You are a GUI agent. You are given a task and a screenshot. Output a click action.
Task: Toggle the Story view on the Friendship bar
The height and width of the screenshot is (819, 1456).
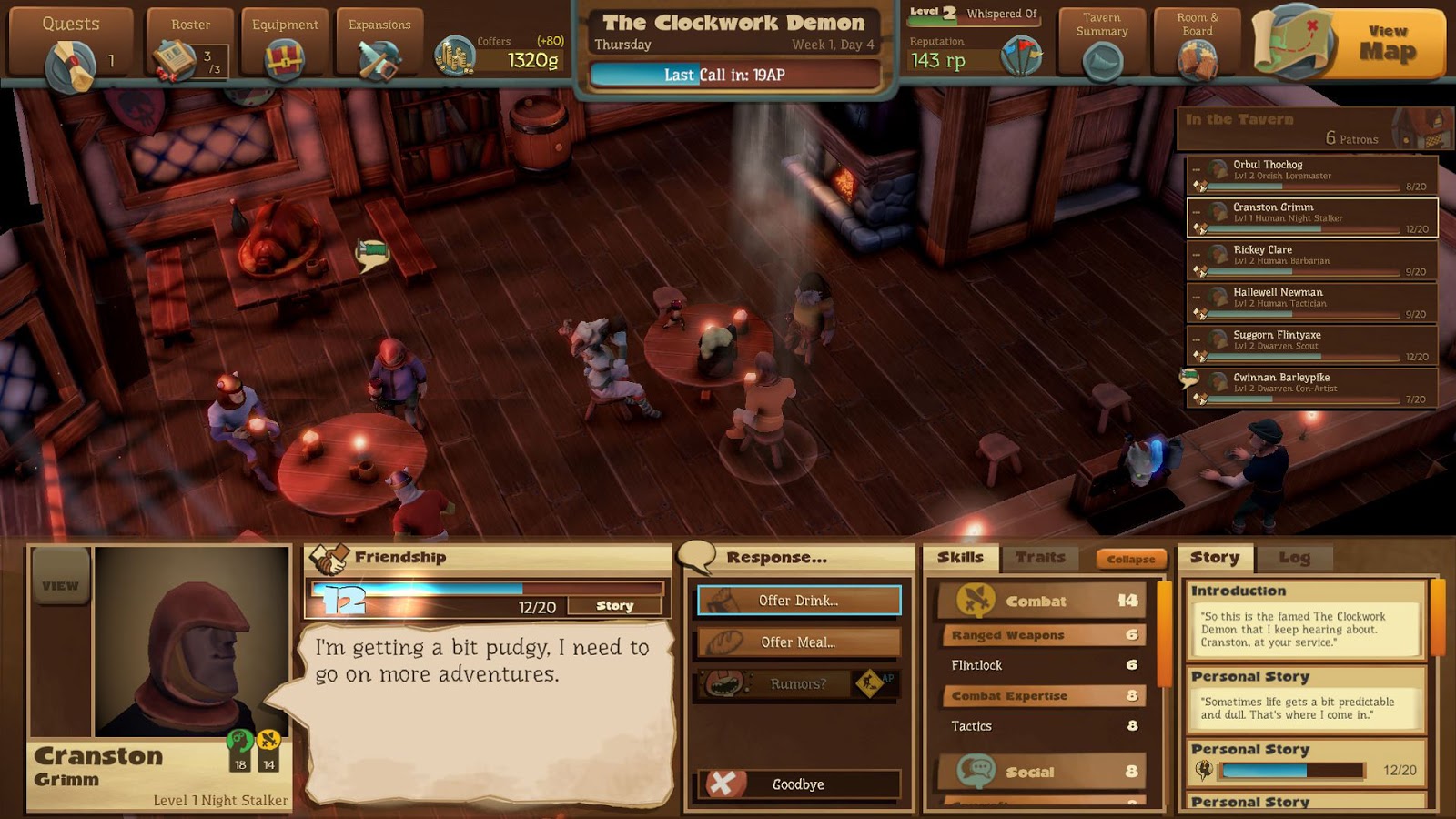click(616, 604)
